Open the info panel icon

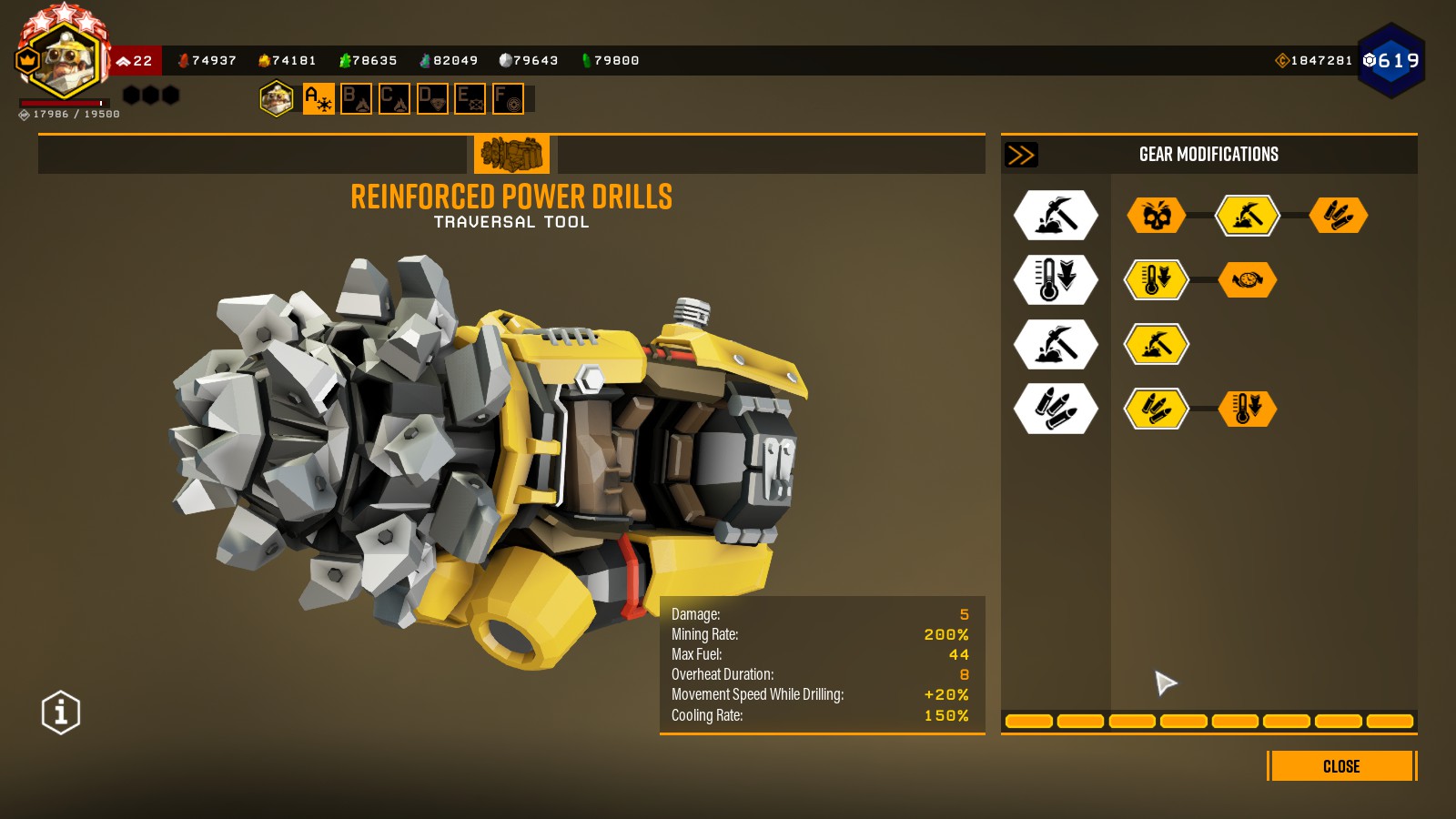click(x=61, y=713)
